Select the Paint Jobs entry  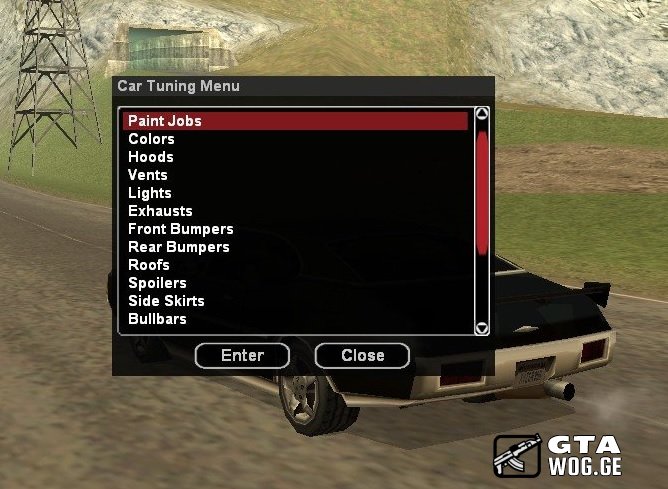(165, 121)
